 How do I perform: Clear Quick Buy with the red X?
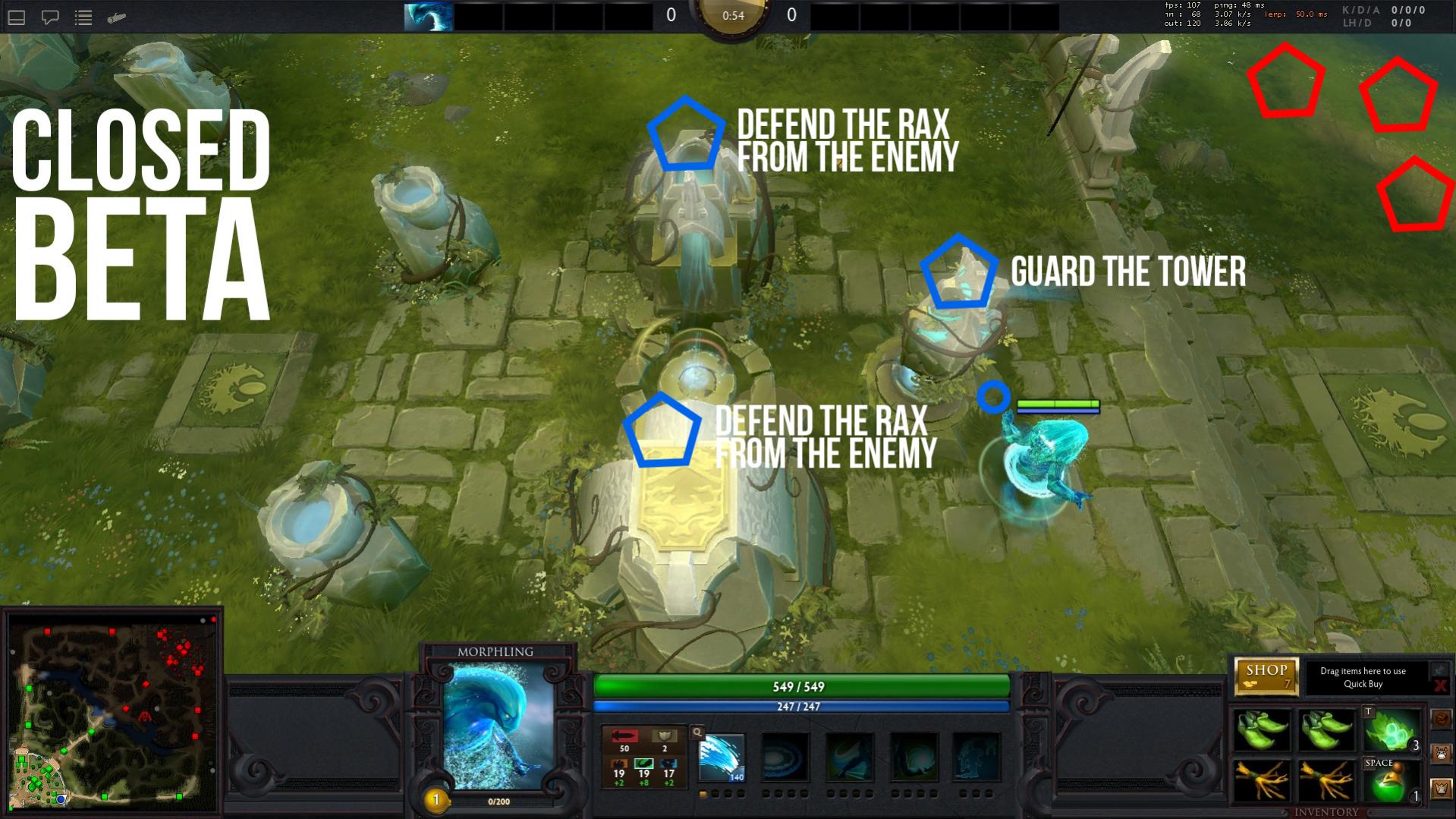[1439, 686]
